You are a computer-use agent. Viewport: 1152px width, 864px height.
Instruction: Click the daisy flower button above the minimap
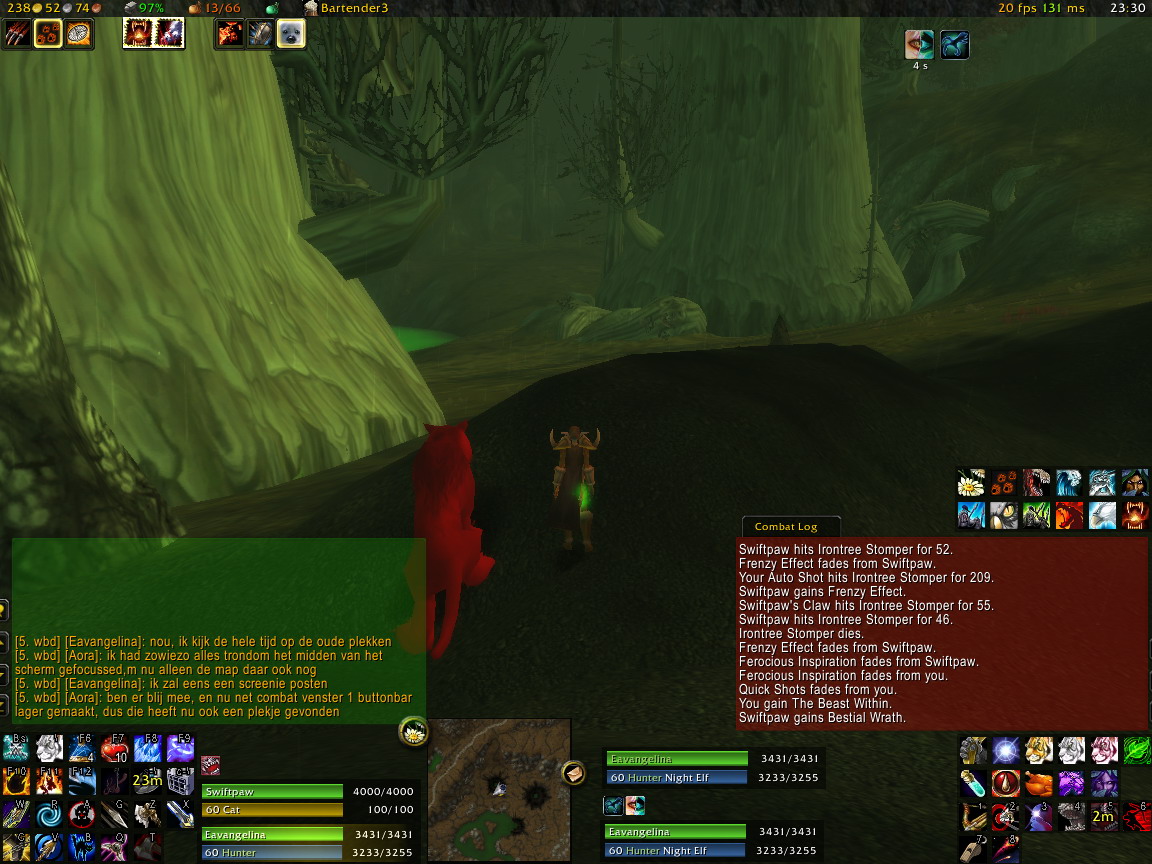[x=413, y=732]
